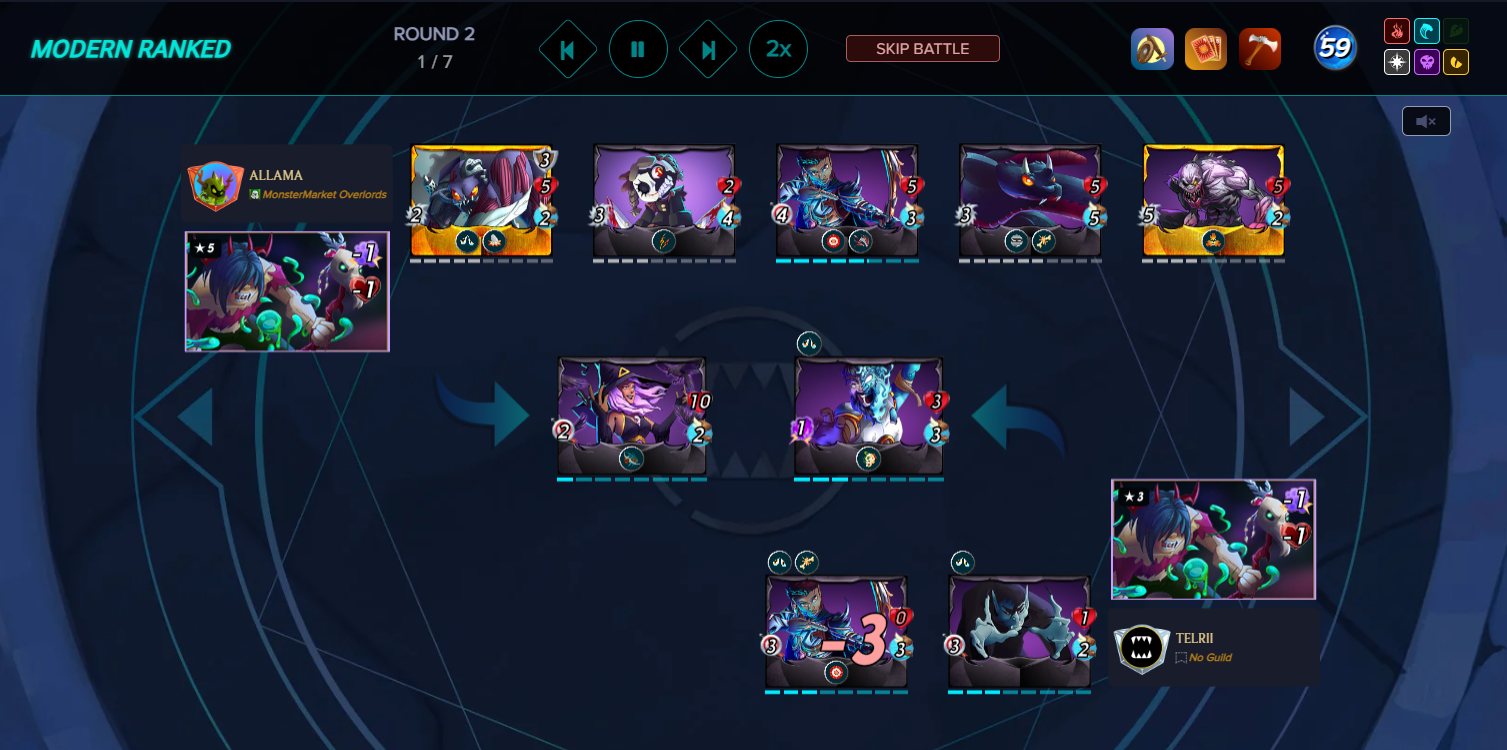
Task: Click ALLAMA's summoner card thumbnail
Action: pos(287,291)
